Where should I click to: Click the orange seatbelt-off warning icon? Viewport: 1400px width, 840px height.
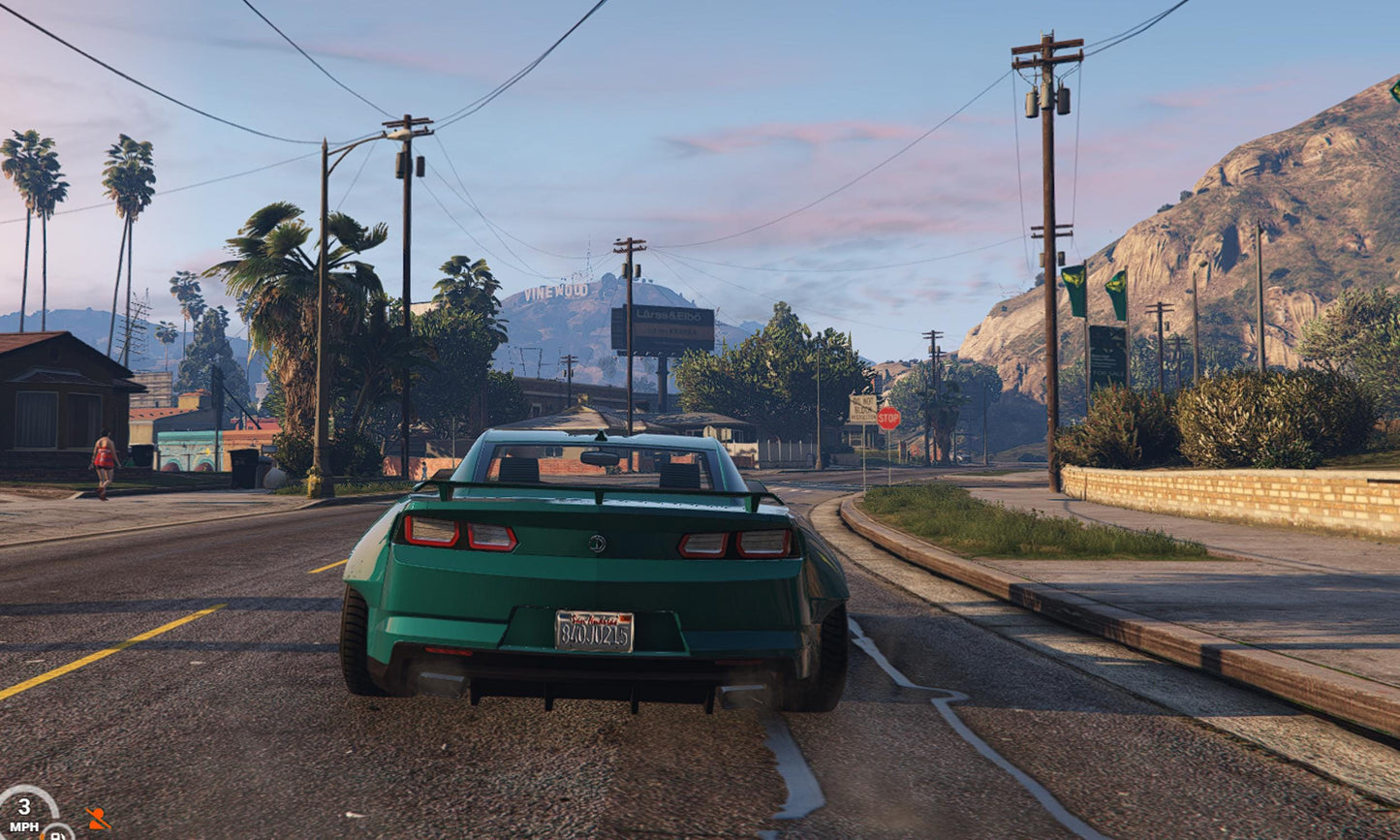[x=97, y=819]
